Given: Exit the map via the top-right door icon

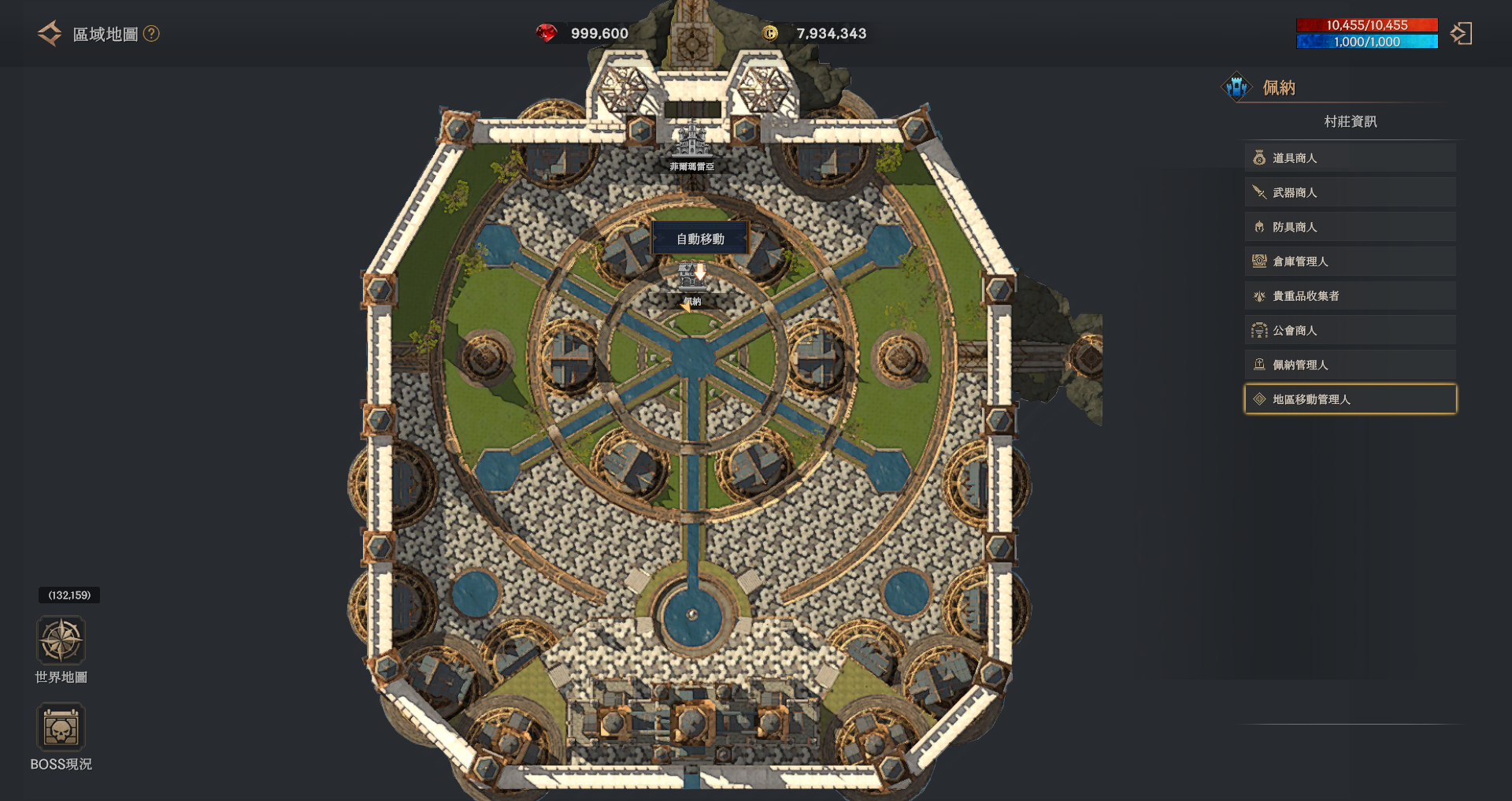Looking at the screenshot, I should tap(1461, 34).
